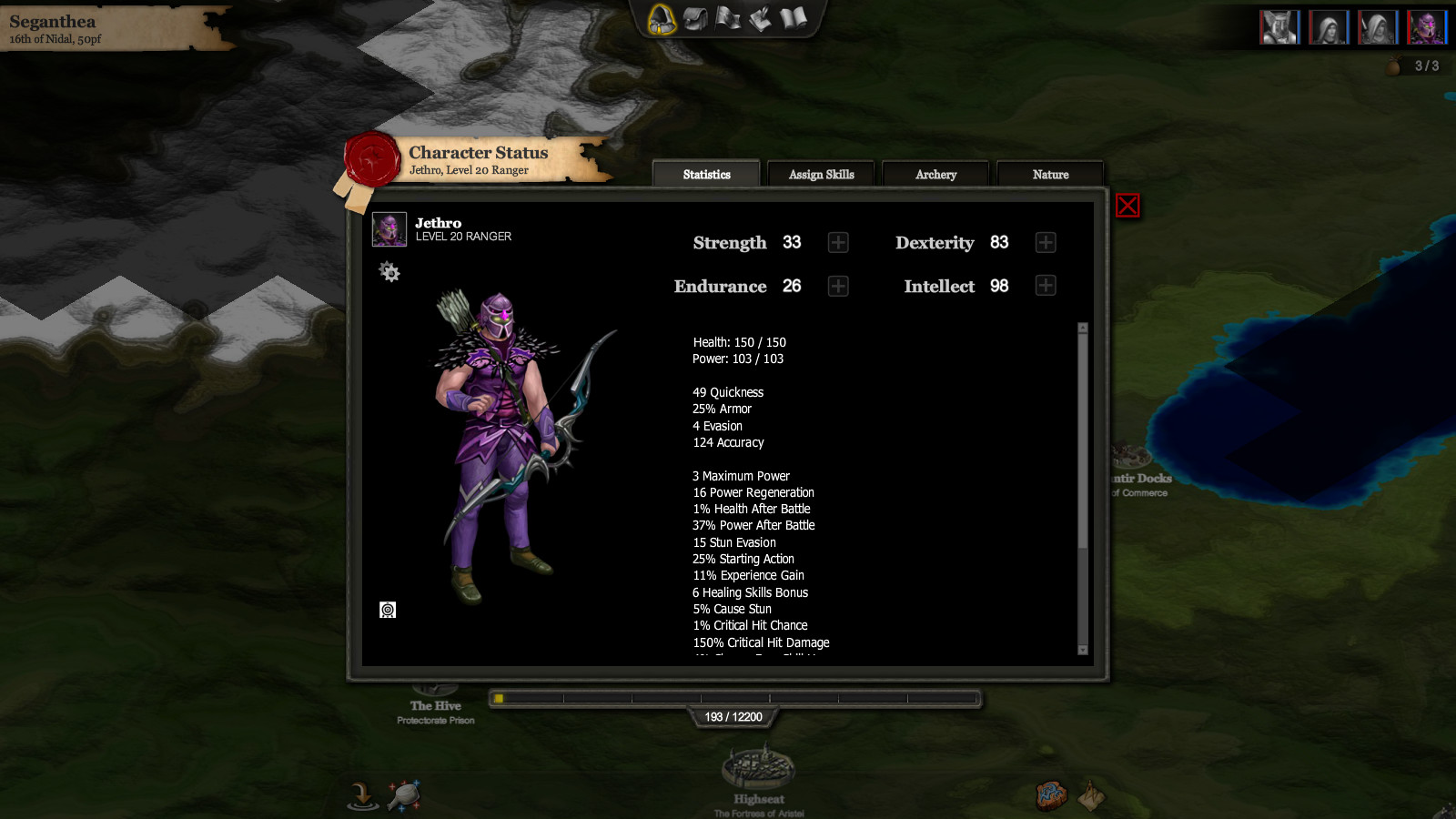
Task: Switch to the Archery tab
Action: coord(935,174)
